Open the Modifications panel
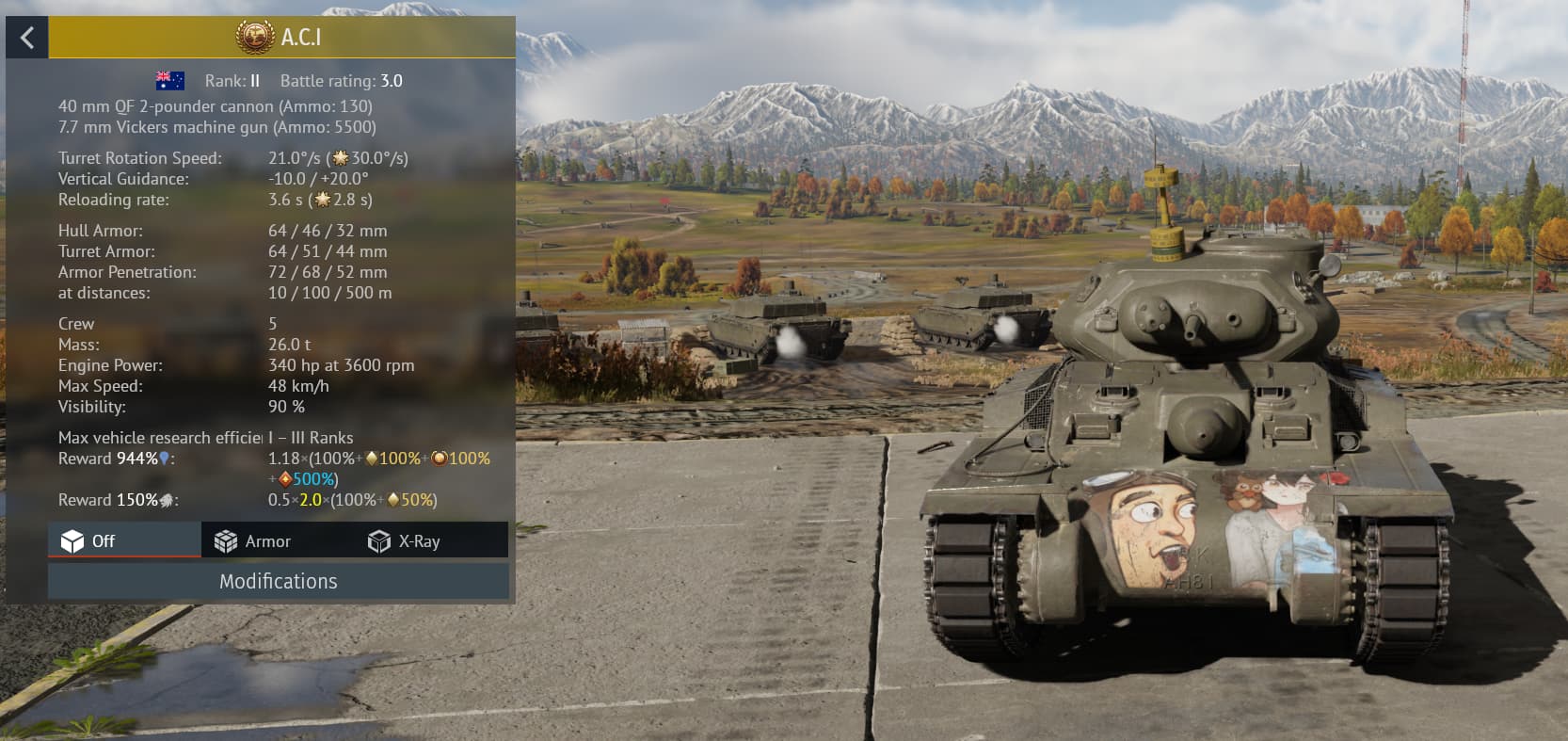 pos(279,581)
